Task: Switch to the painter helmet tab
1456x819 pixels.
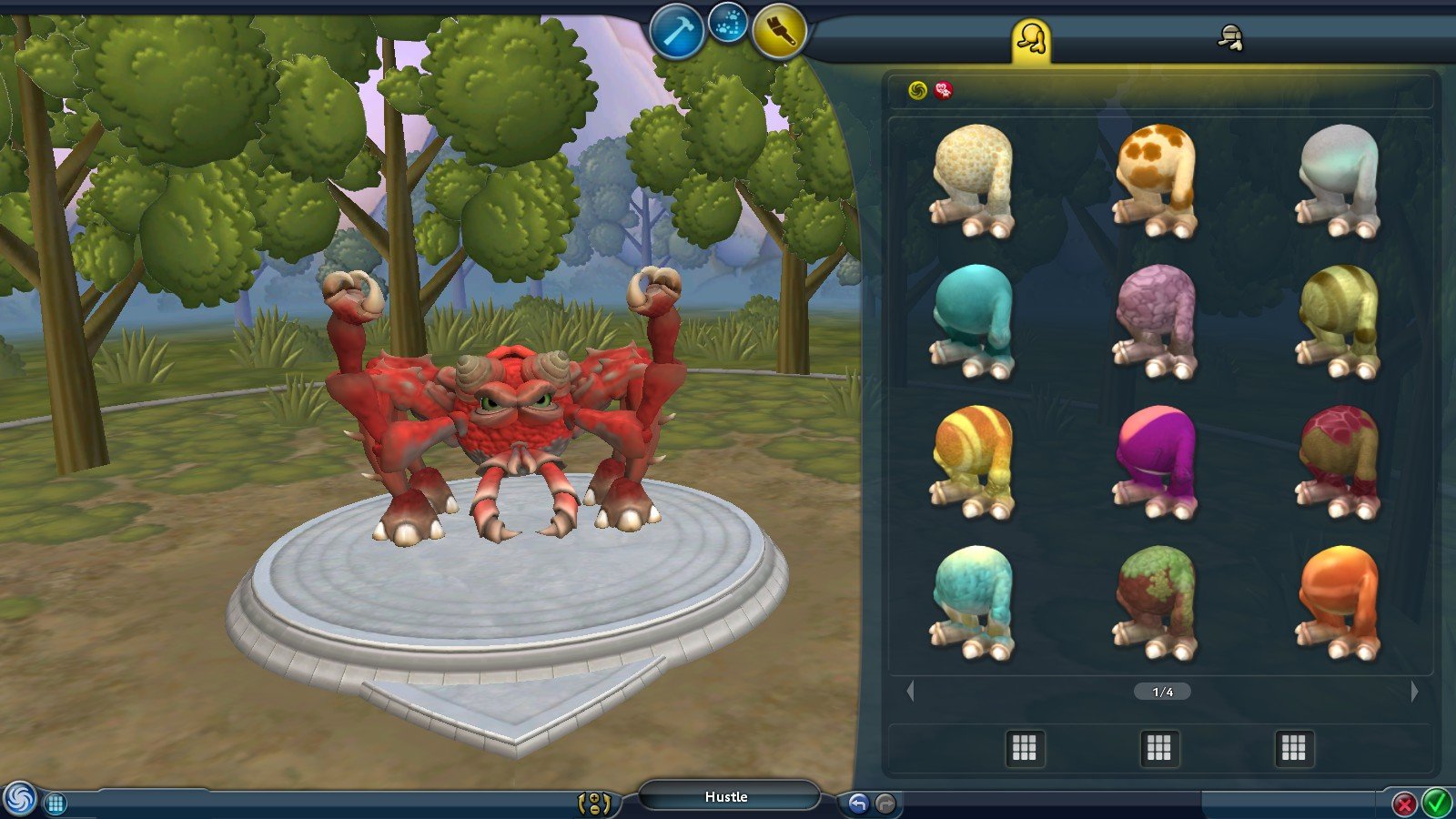Action: coord(1230,38)
